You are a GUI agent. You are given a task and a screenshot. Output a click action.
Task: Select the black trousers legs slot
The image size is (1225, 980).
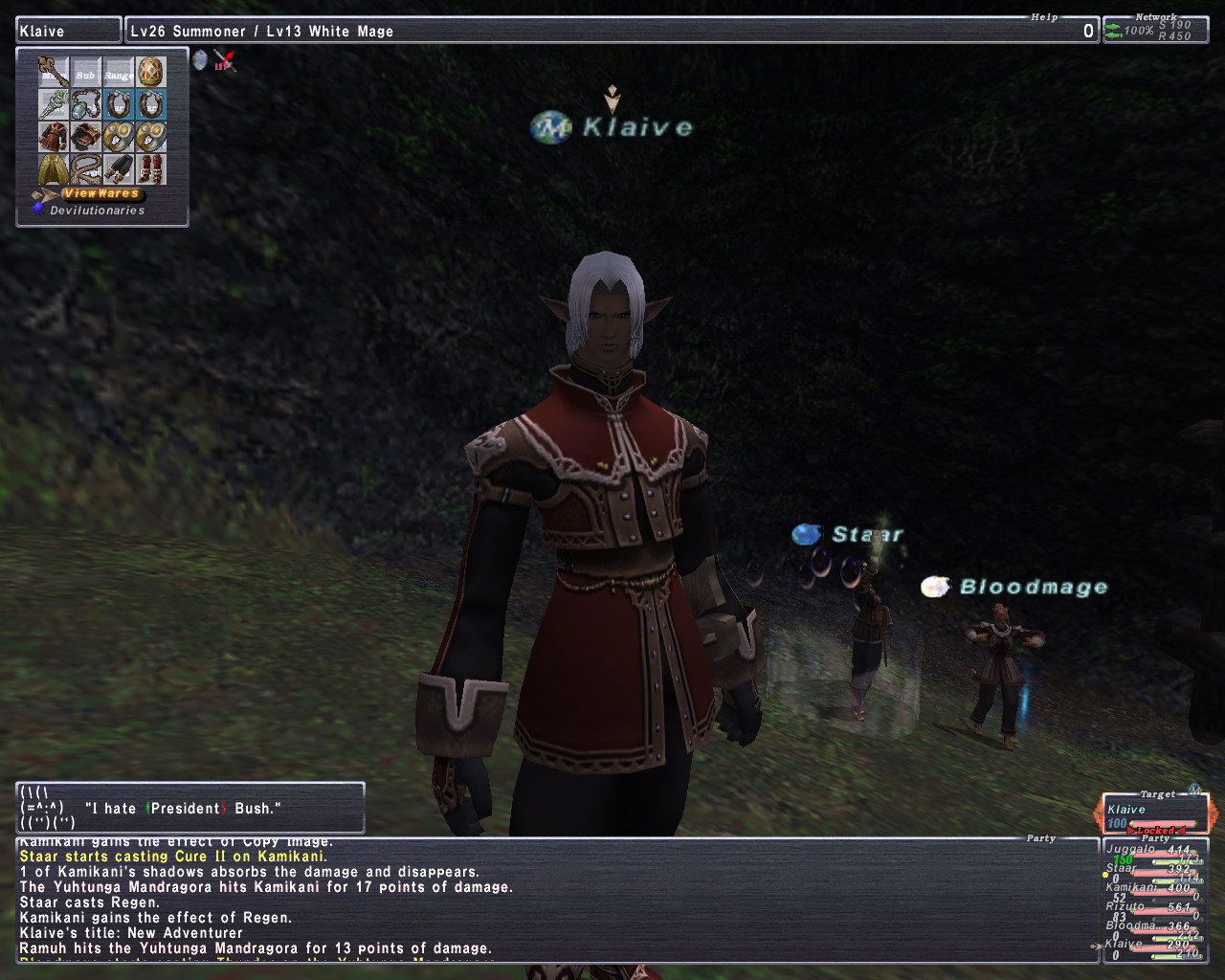(119, 169)
